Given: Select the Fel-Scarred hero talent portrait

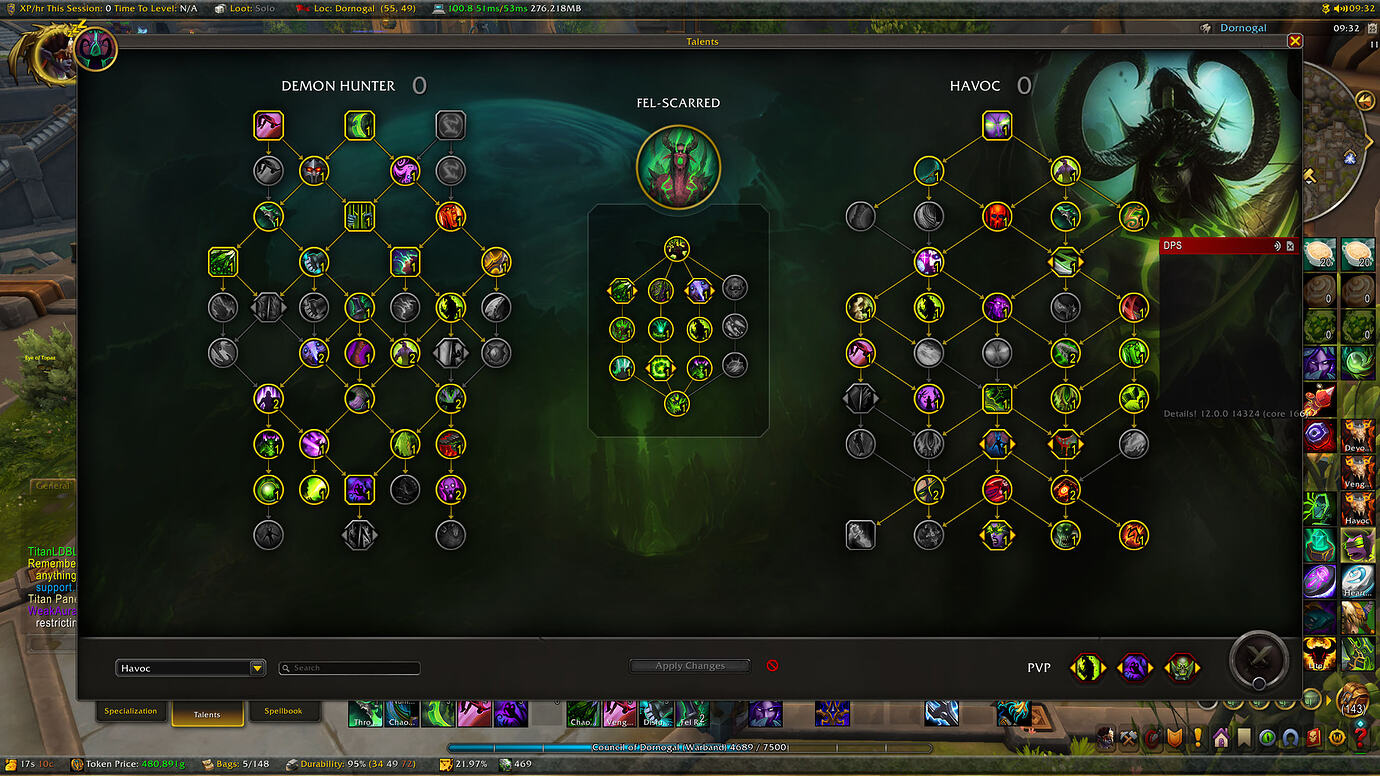Looking at the screenshot, I should [679, 167].
